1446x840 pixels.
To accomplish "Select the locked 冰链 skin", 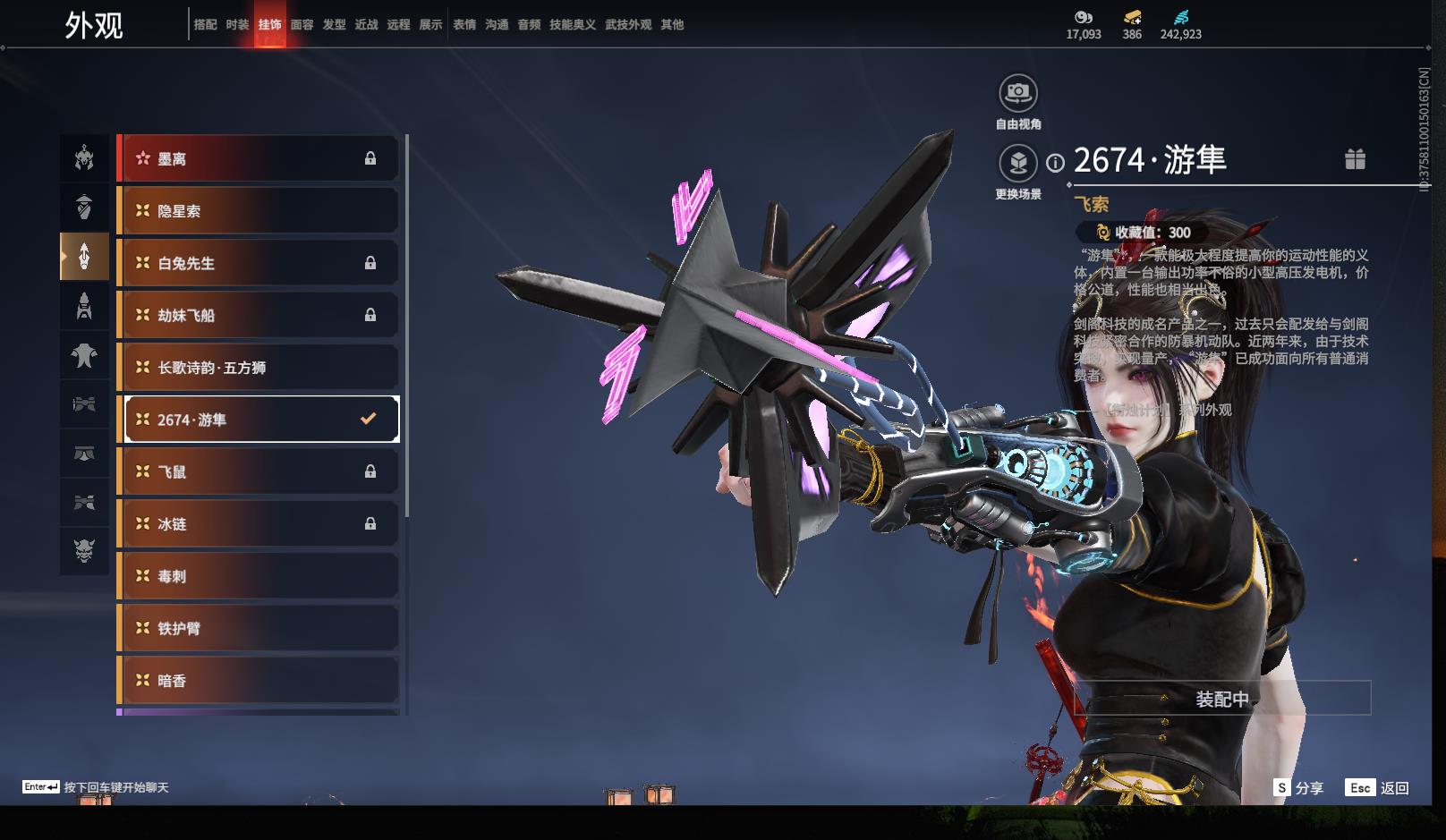I will [258, 524].
